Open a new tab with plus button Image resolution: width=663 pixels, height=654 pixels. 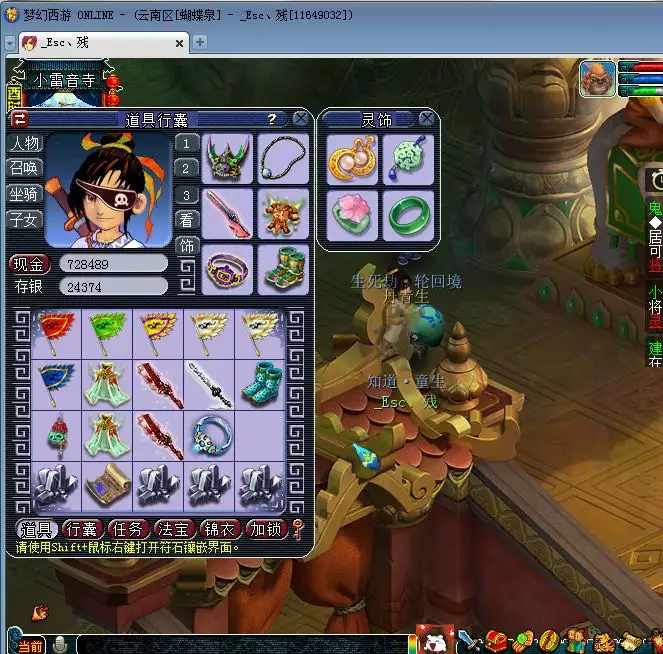[x=200, y=42]
